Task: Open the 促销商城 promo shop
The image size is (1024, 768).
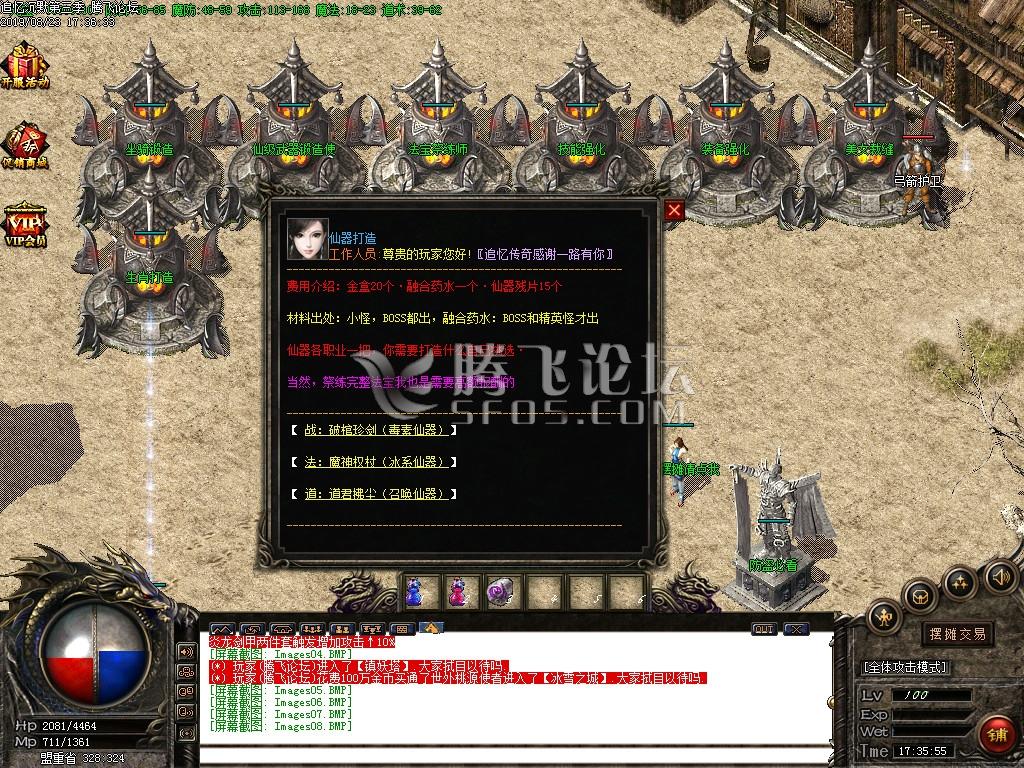Action: [x=24, y=145]
